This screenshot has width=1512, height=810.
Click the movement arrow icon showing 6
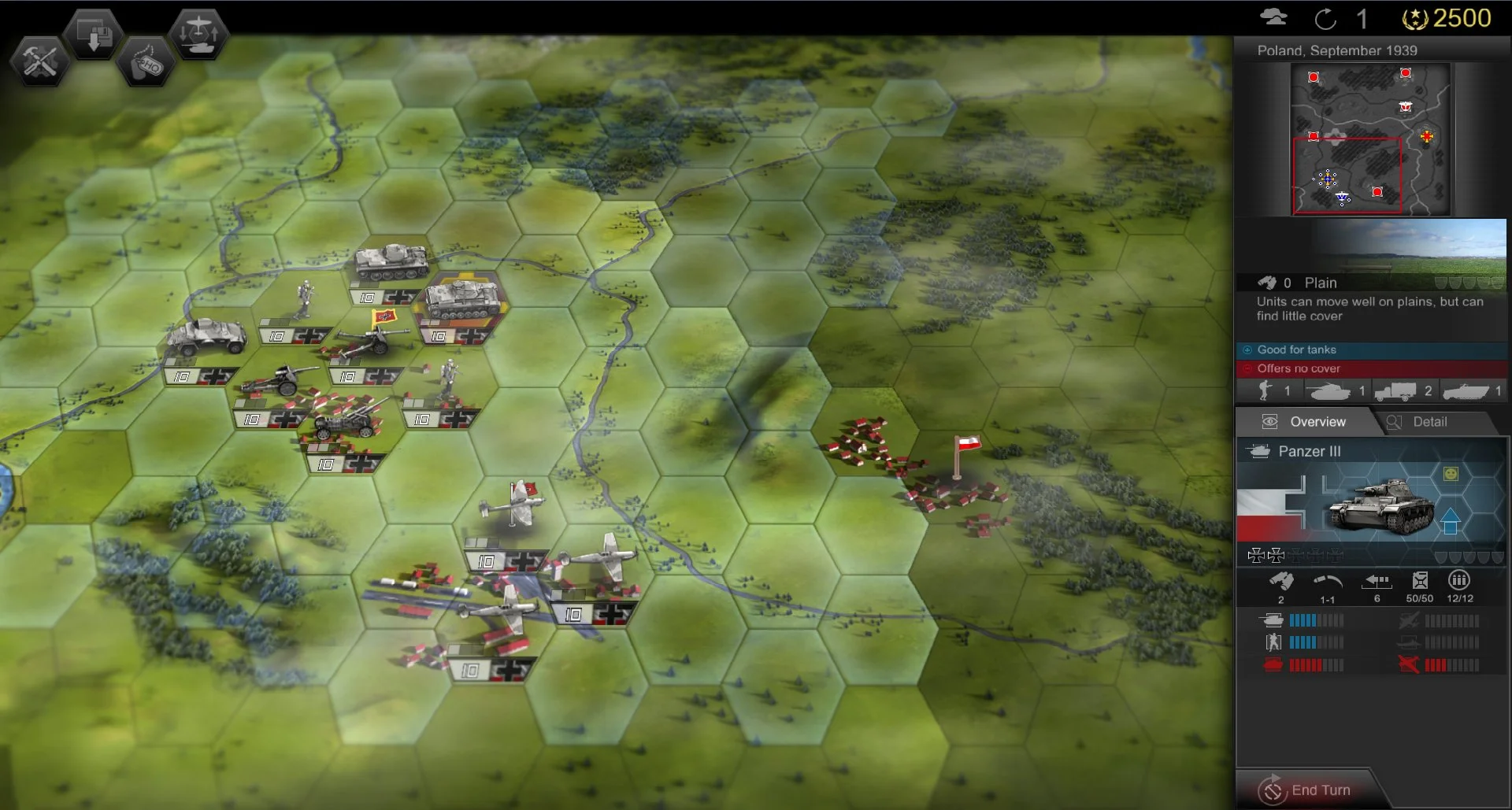(x=1377, y=581)
